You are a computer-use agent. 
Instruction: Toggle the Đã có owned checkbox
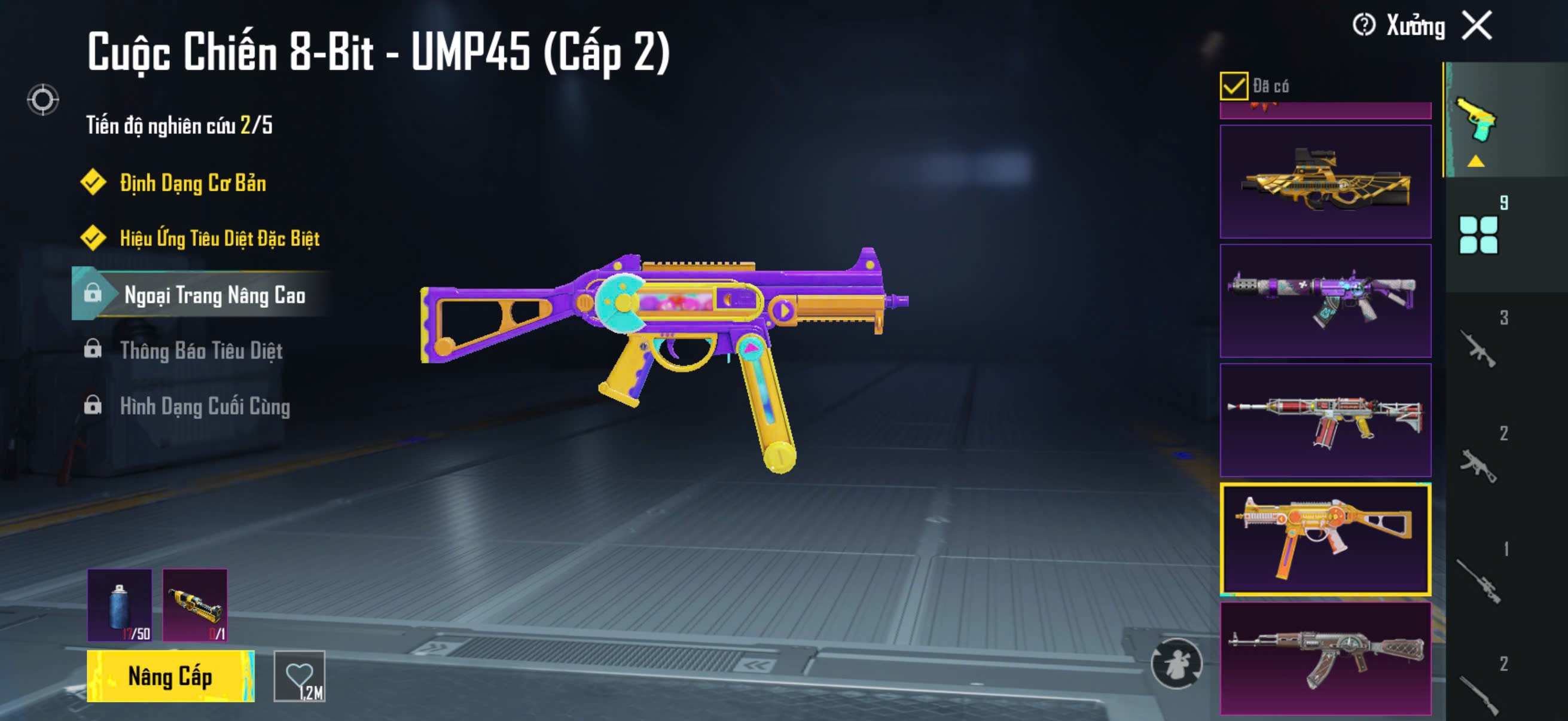[x=1233, y=85]
